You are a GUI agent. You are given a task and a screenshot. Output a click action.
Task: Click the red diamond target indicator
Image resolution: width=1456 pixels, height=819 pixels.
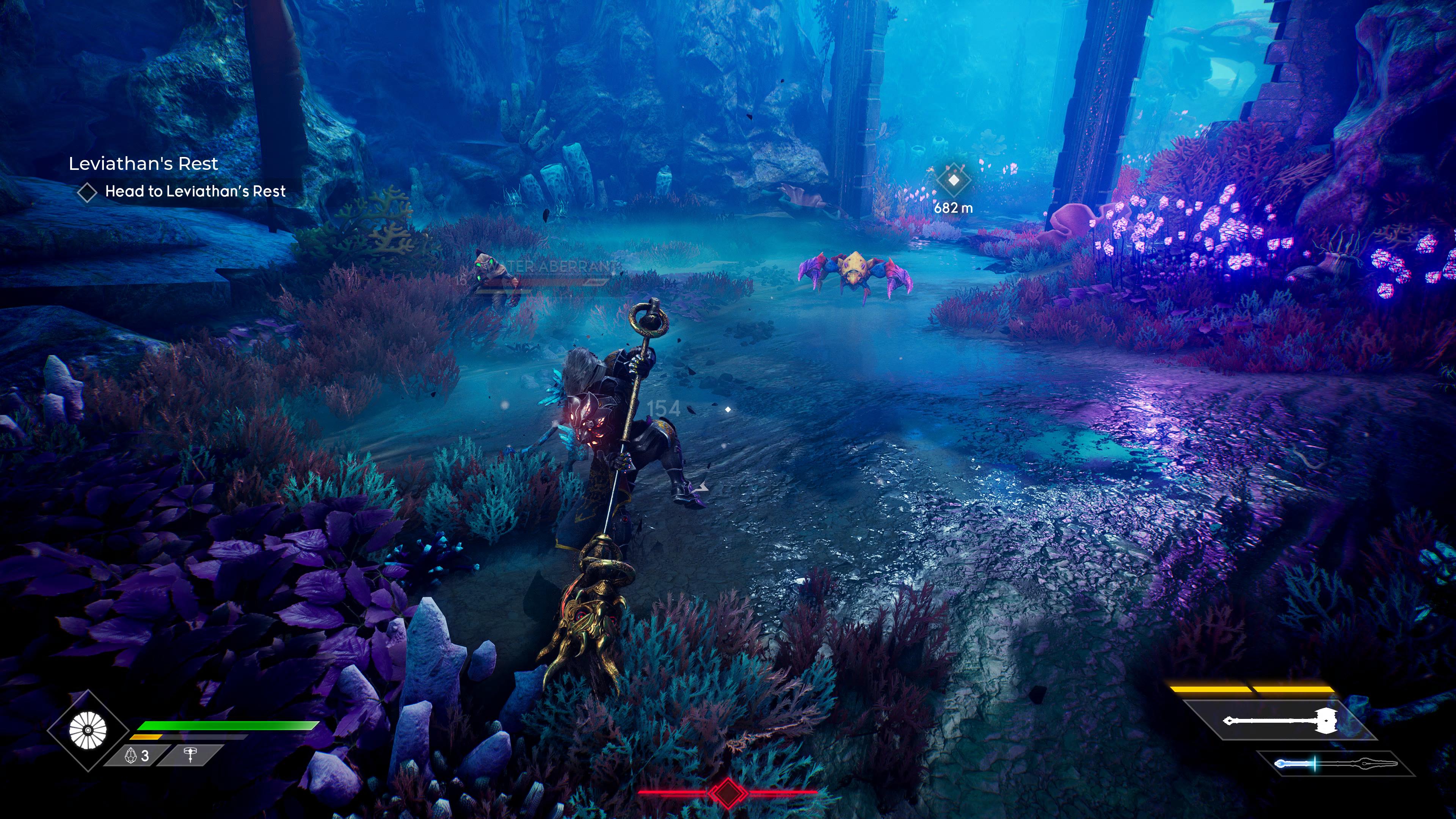point(728,792)
